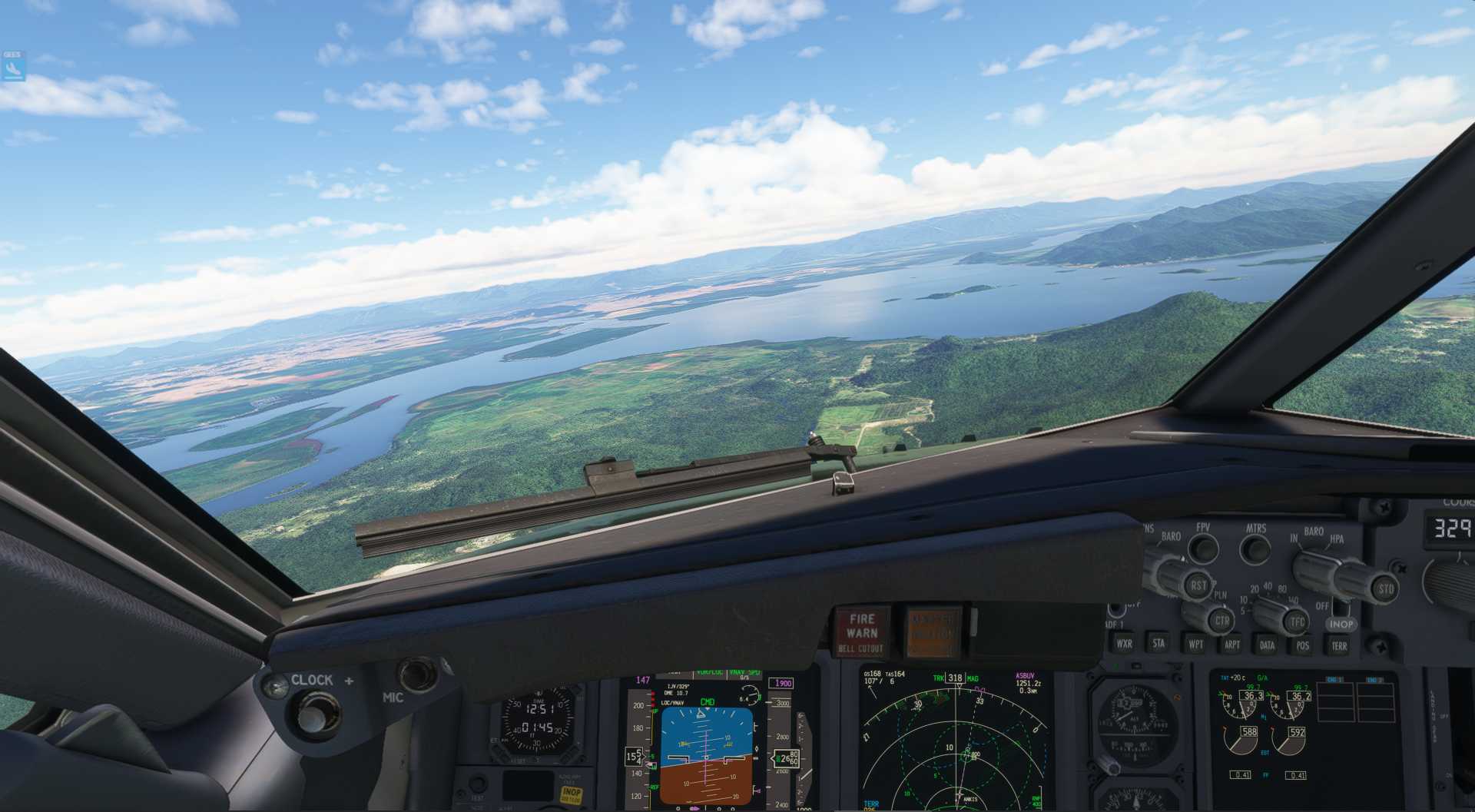Toggle traffic with the TFC knob

click(x=1297, y=621)
